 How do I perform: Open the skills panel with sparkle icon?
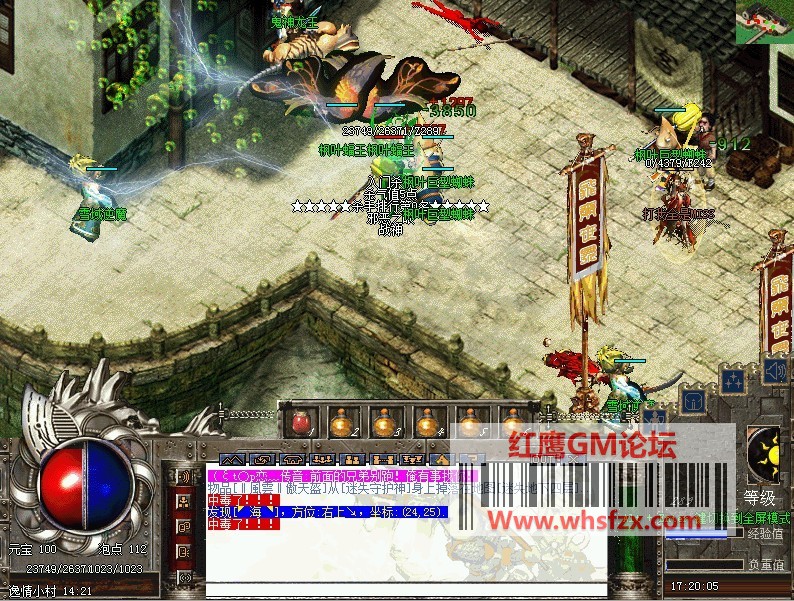[x=733, y=380]
